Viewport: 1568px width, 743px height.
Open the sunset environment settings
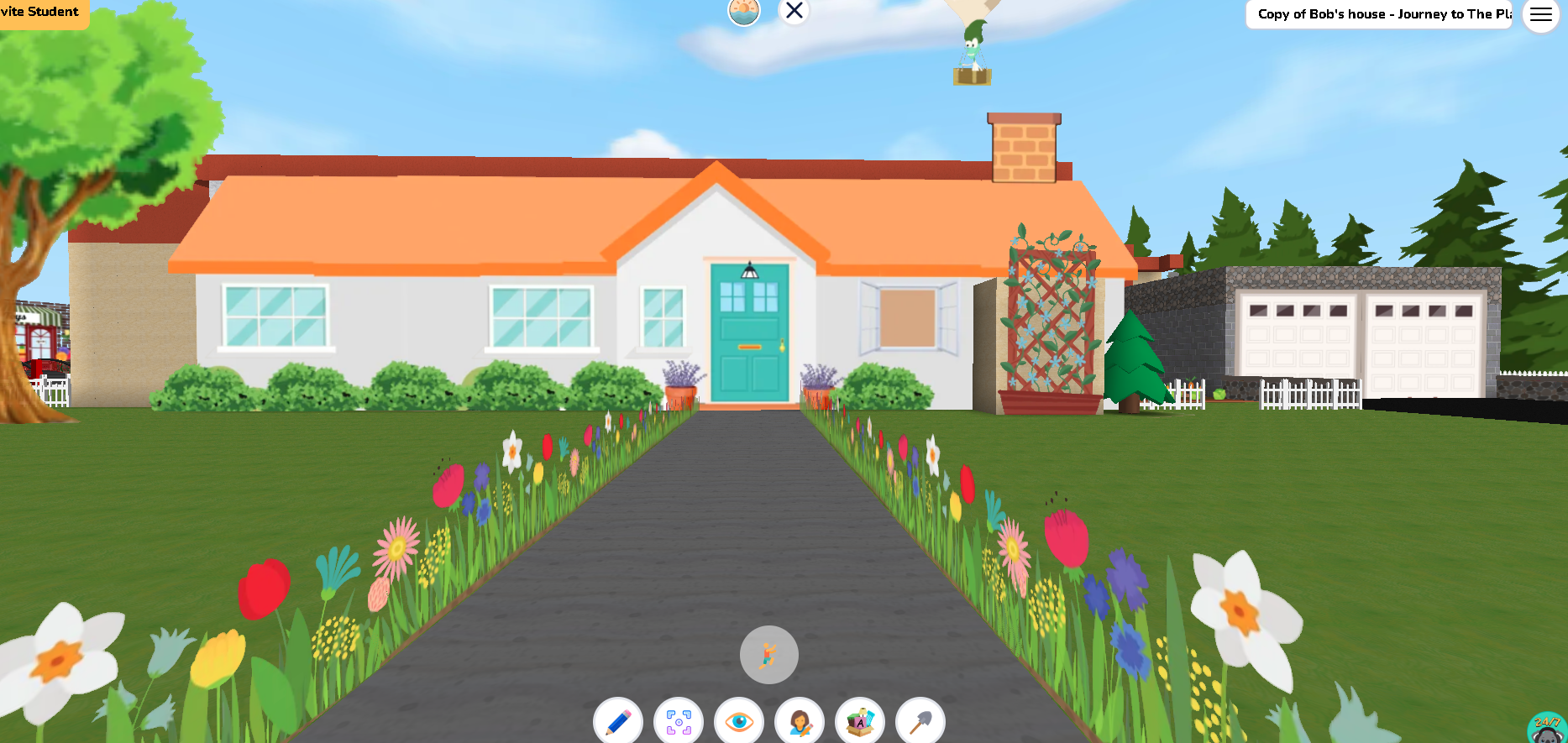point(744,12)
